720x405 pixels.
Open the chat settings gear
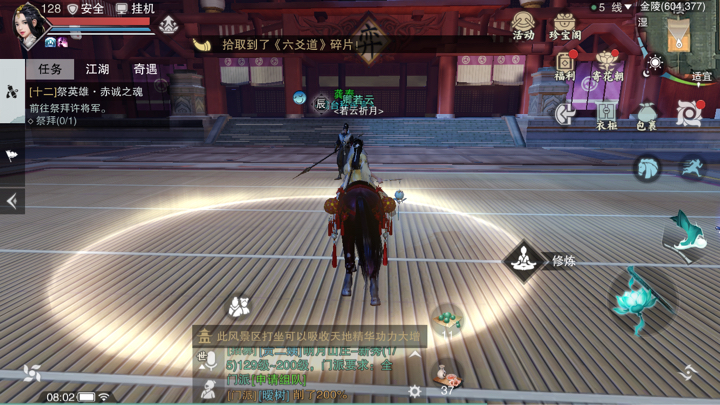414,392
